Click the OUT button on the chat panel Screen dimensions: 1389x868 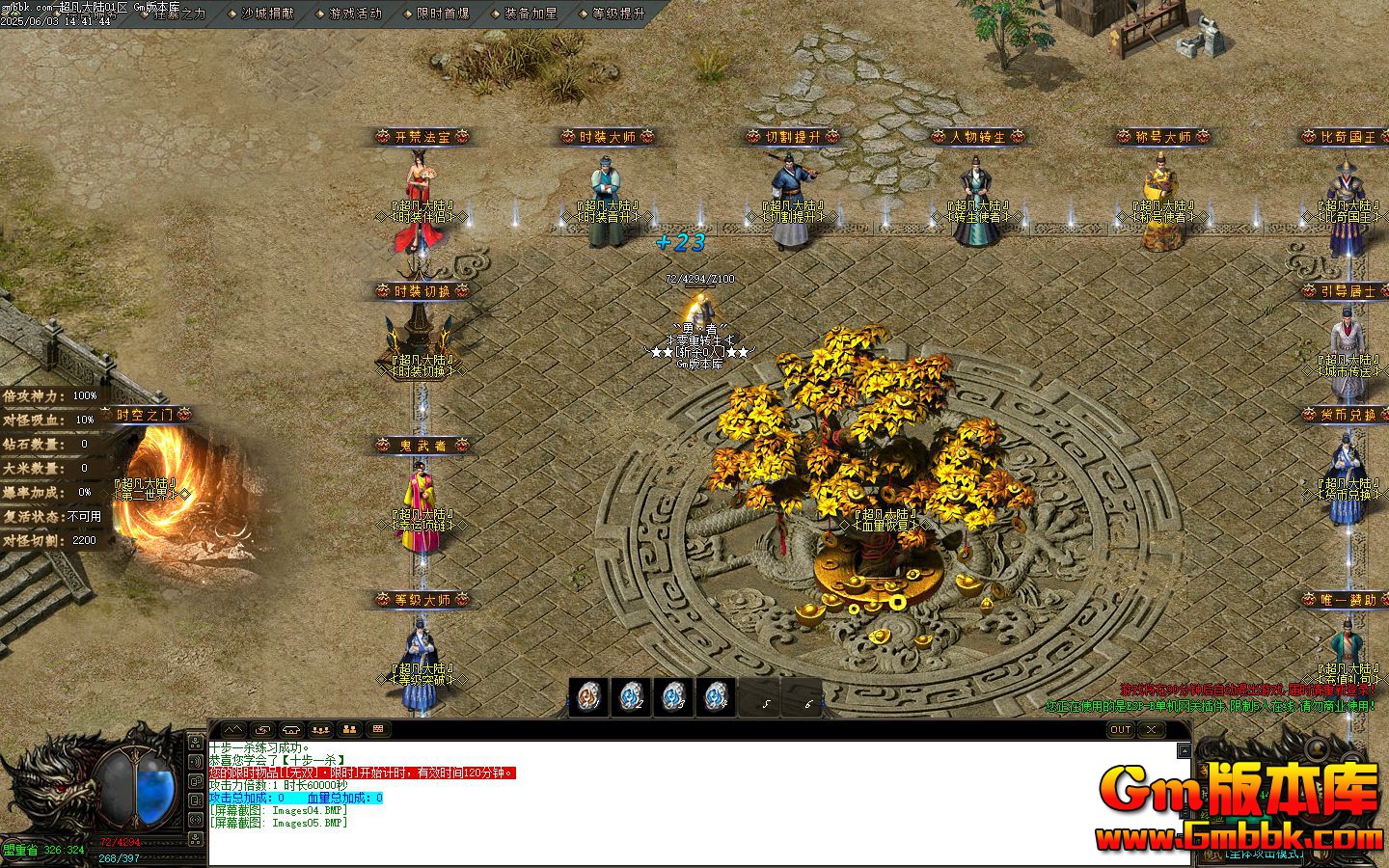coord(1120,730)
